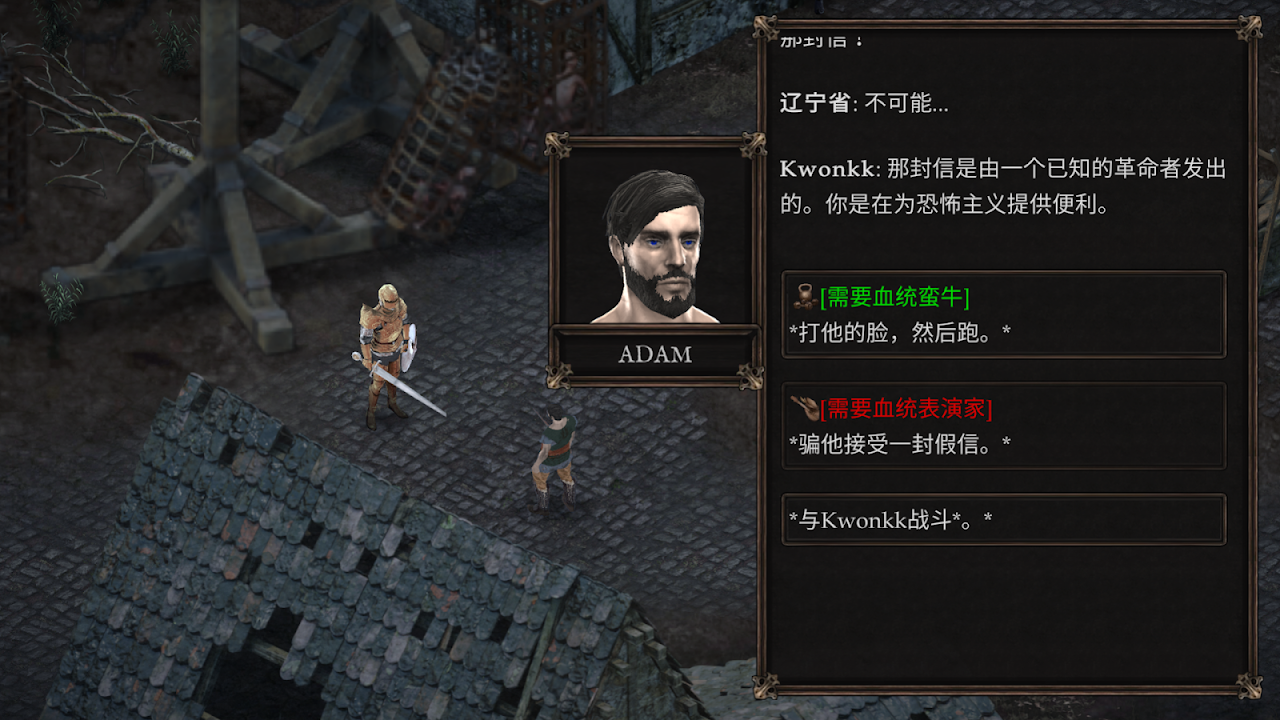Pick the "与Kwonkk战斗" response
The height and width of the screenshot is (720, 1280).
click(1003, 520)
